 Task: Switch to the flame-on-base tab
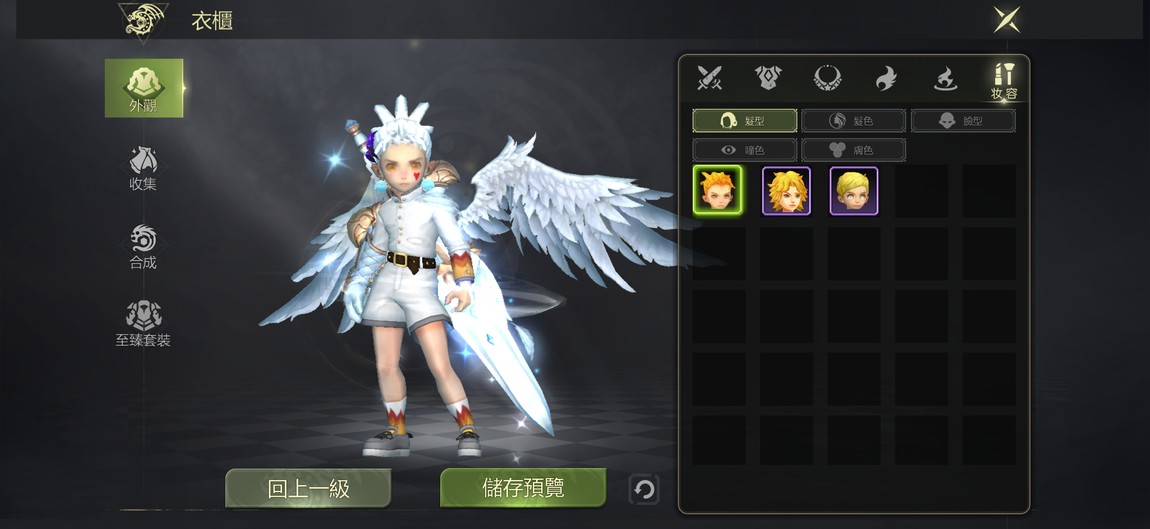[945, 78]
